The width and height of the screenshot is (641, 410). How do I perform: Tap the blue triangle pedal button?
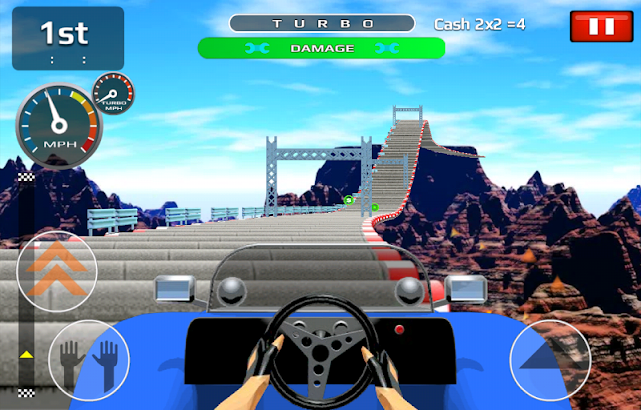[x=550, y=359]
